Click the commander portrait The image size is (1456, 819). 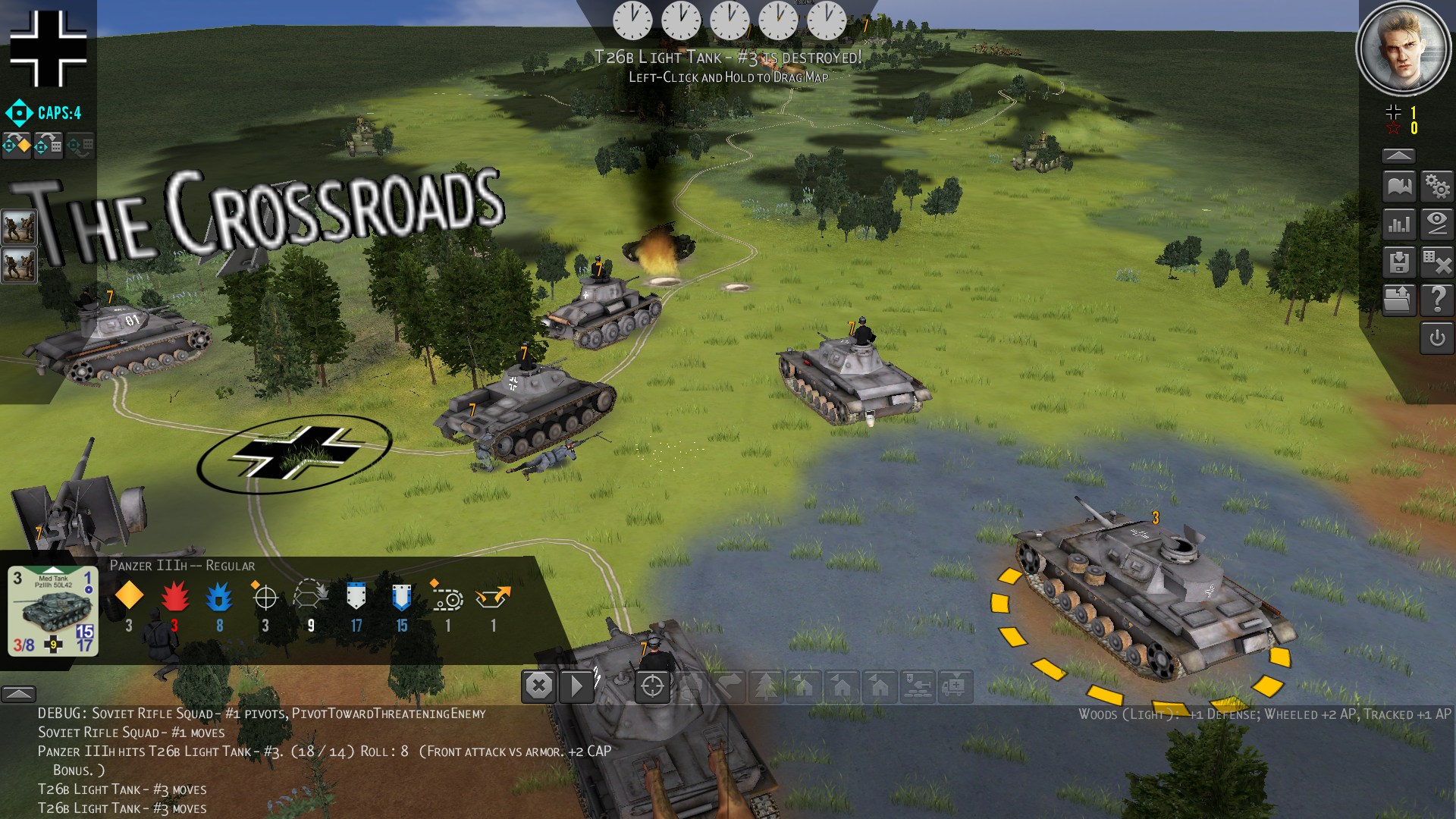(1399, 48)
